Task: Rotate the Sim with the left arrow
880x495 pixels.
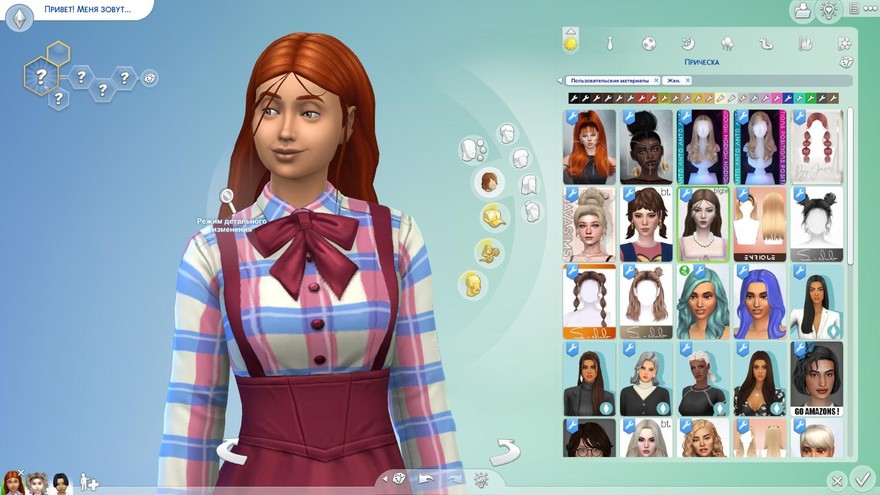Action: pyautogui.click(x=231, y=451)
